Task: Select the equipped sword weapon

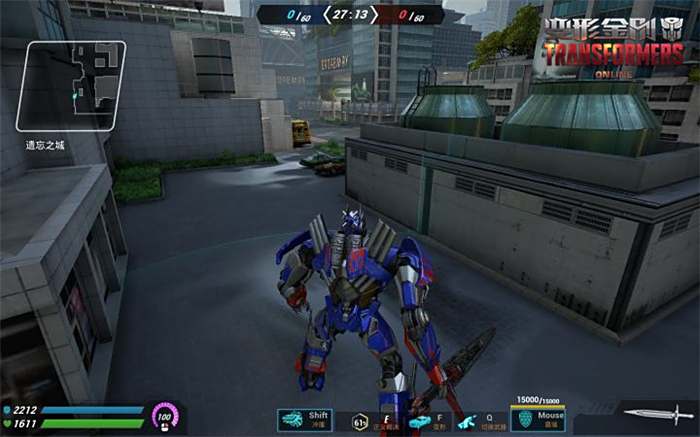Action: (656, 413)
